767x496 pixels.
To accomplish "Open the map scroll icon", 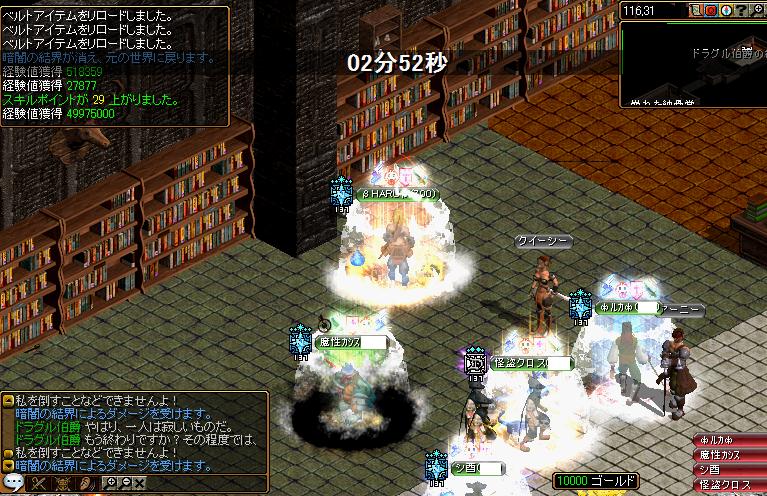I will click(695, 11).
